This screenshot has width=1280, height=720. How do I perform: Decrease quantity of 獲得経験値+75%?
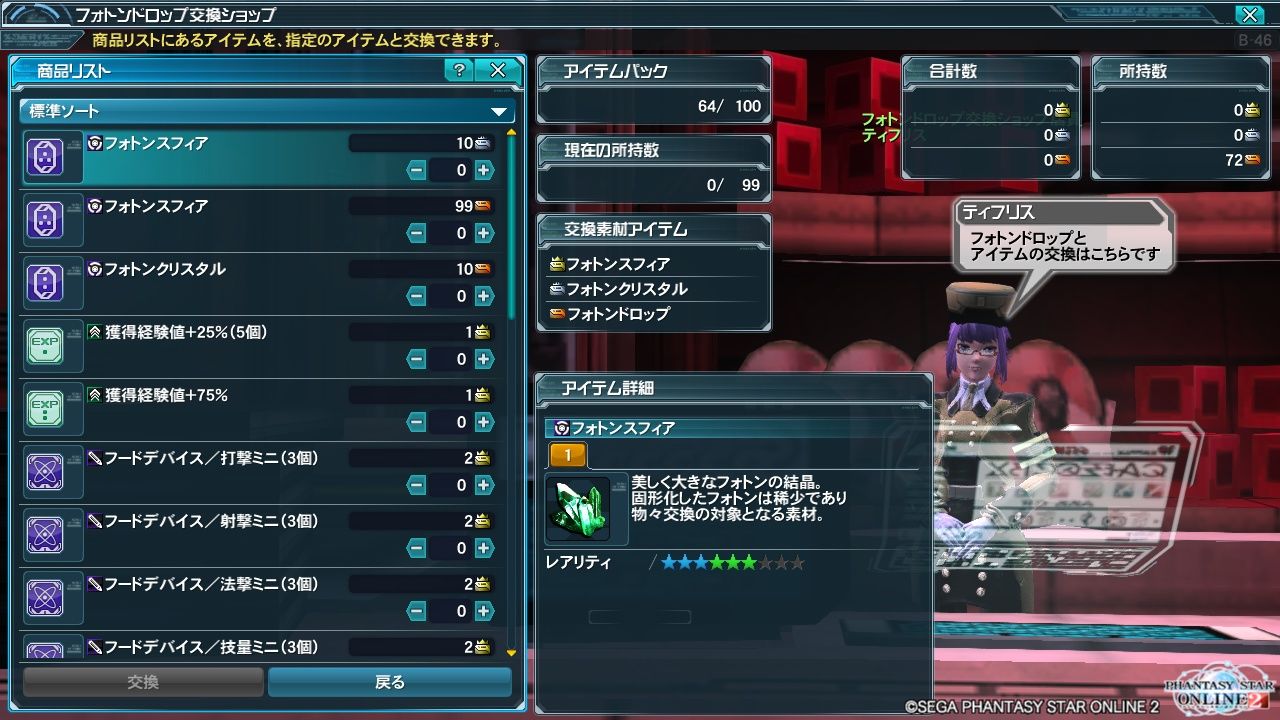pos(417,422)
